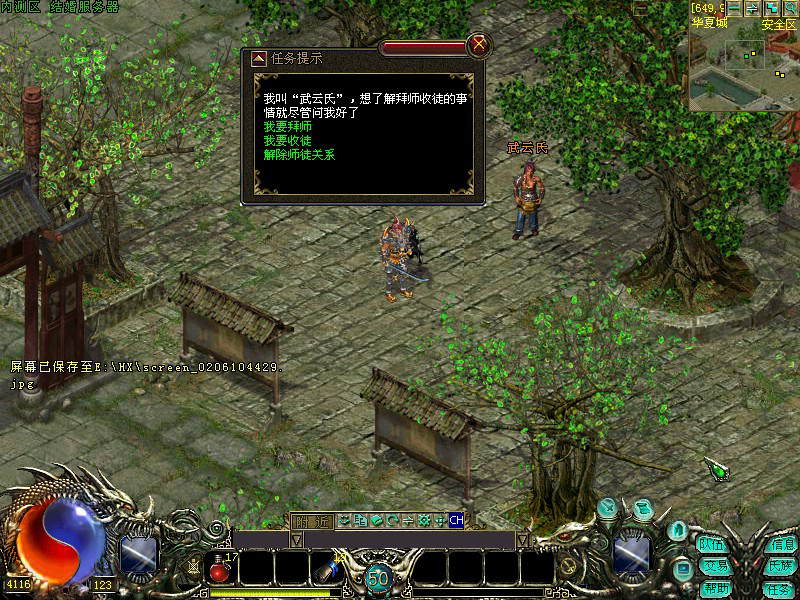
Task: Toggle the CH input mode button
Action: tap(456, 520)
